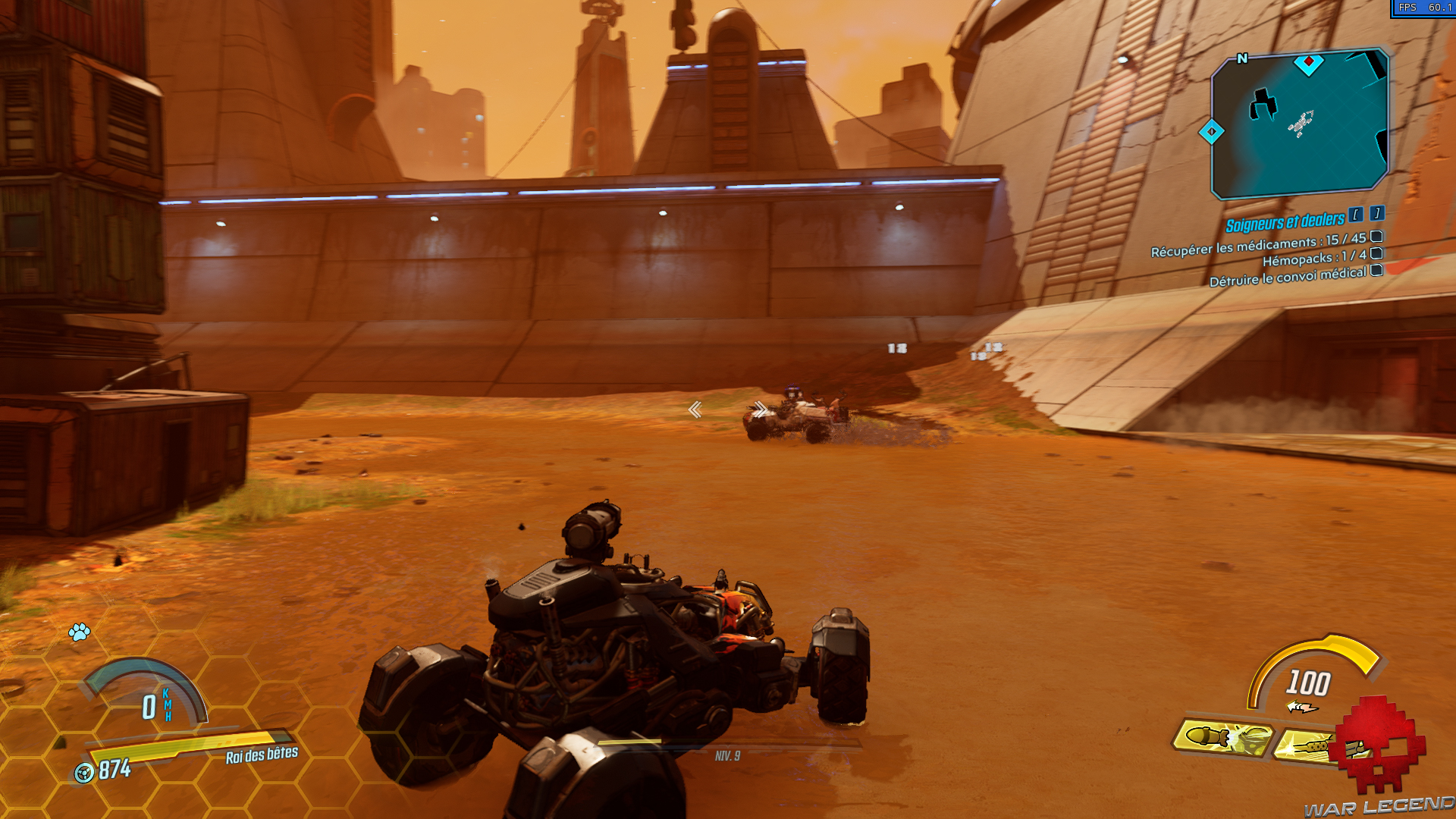The image size is (1456, 819).
Task: Click the left bracket key hint icon
Action: point(1354,216)
